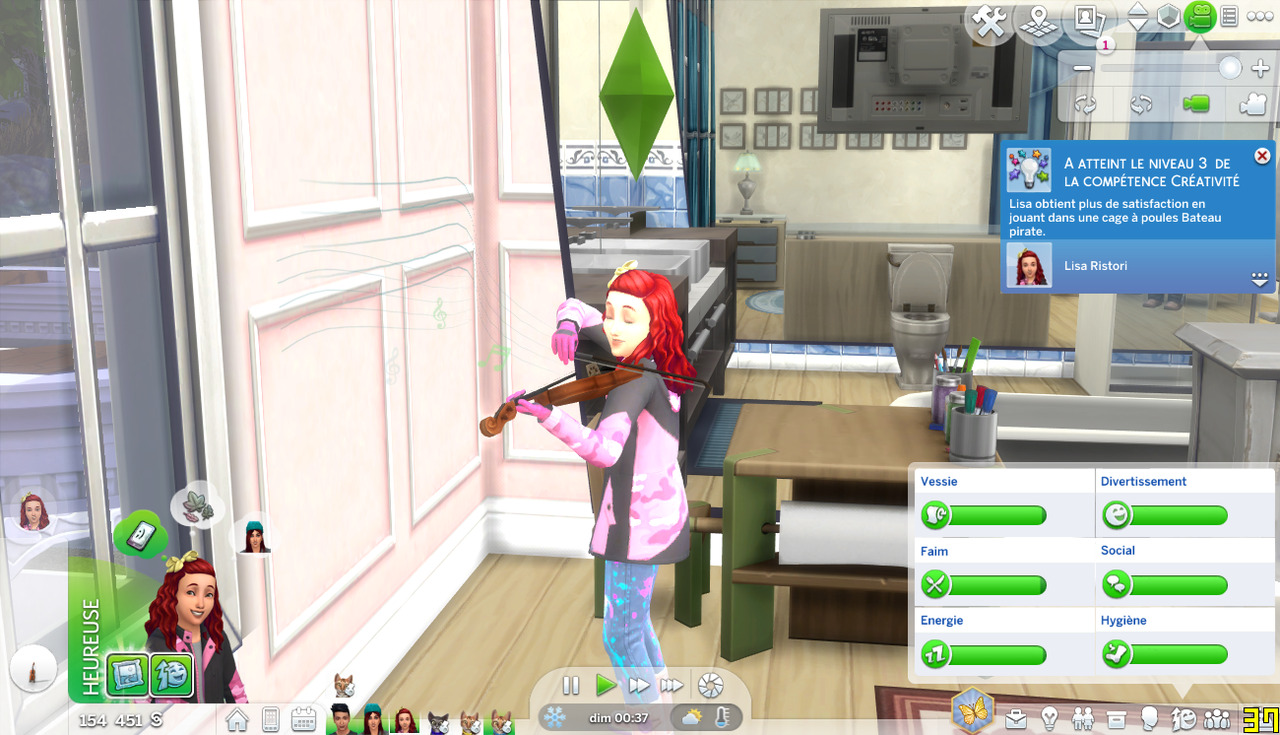Open the career briefcase panel
The width and height of the screenshot is (1280, 735).
(x=1016, y=719)
